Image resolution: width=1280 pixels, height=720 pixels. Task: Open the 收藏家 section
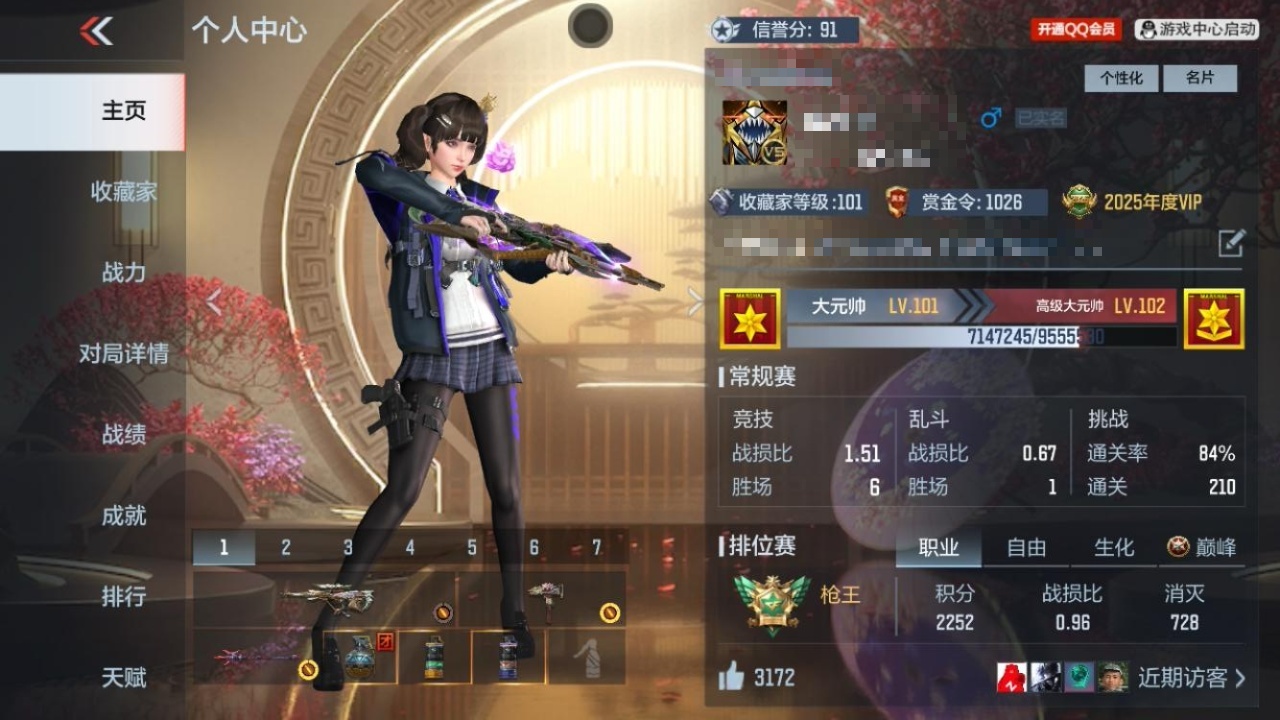[x=124, y=192]
